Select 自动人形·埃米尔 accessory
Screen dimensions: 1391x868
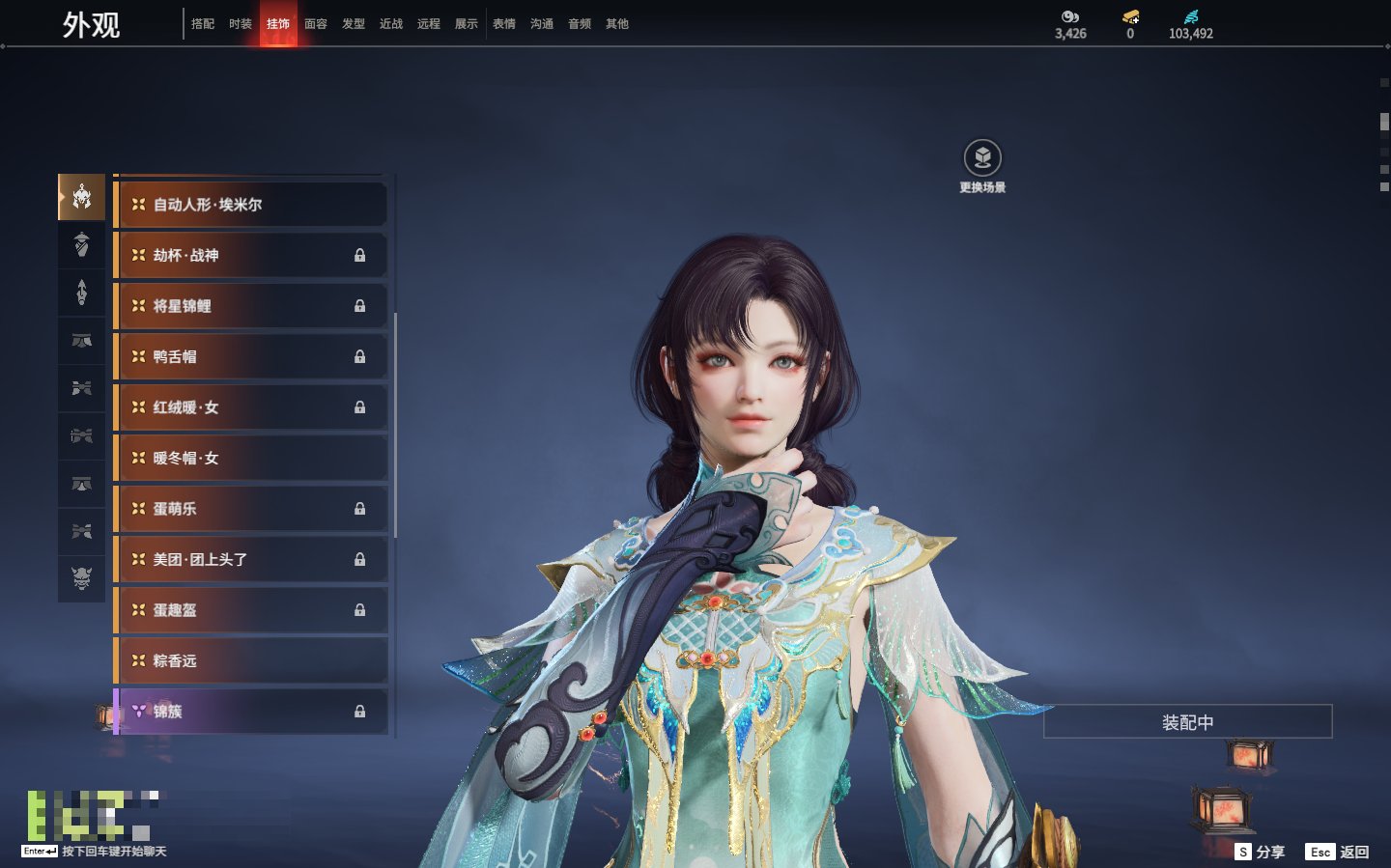pos(251,205)
